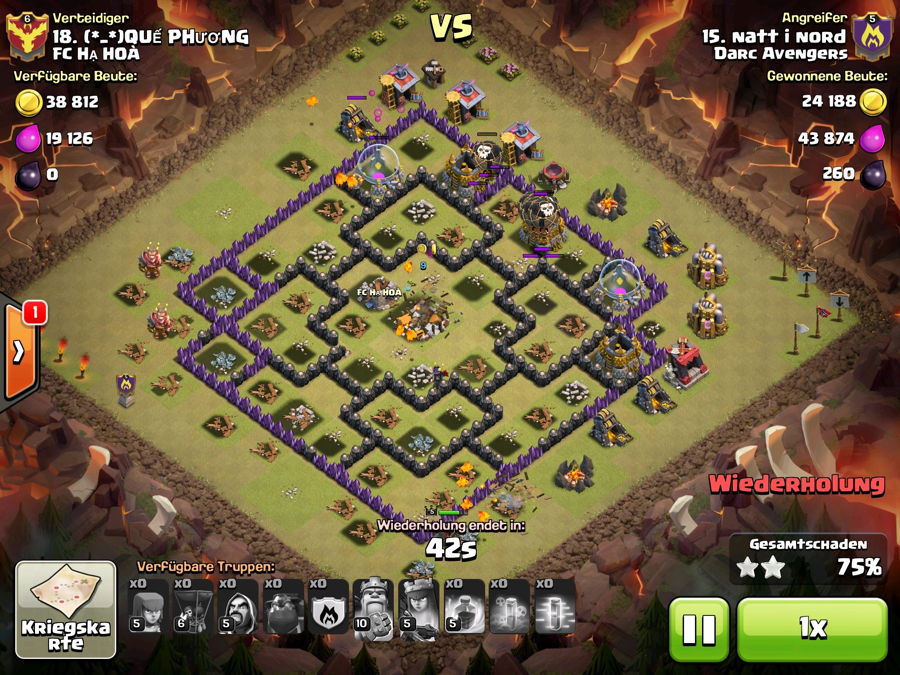
Task: Pick the Barbarian King hero slot
Action: (x=375, y=606)
